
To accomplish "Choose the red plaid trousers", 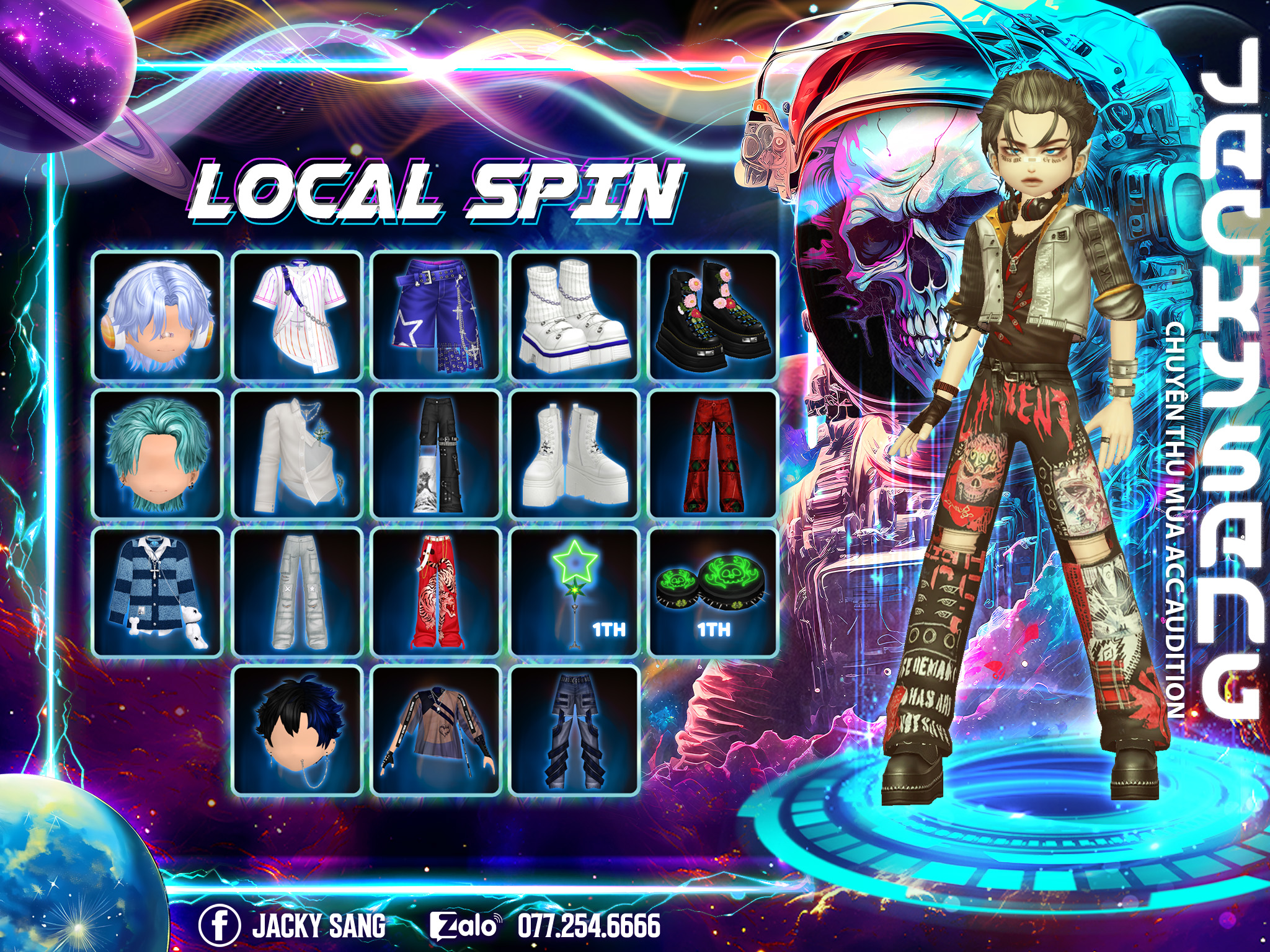I will click(x=713, y=454).
